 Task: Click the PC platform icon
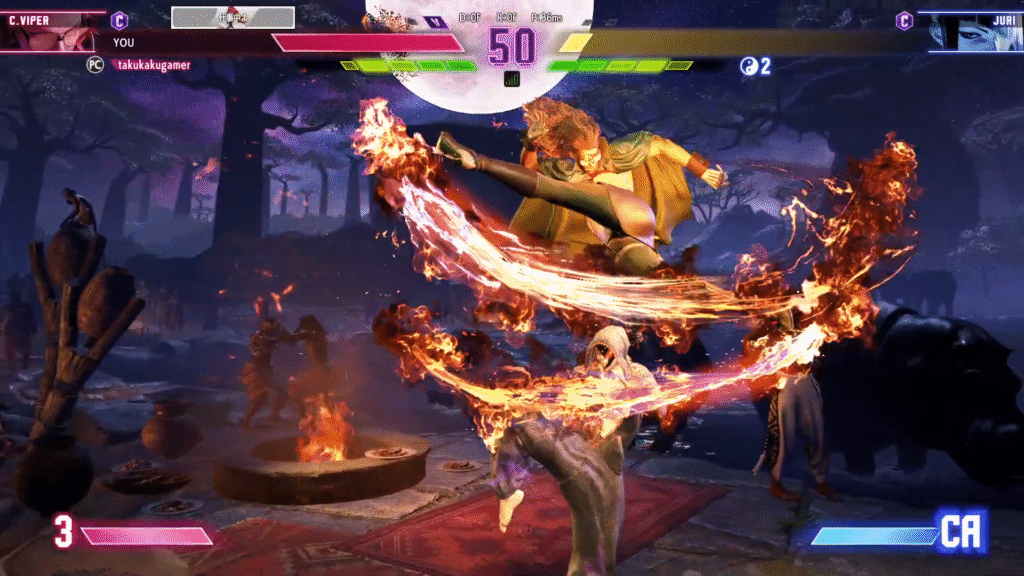click(96, 64)
